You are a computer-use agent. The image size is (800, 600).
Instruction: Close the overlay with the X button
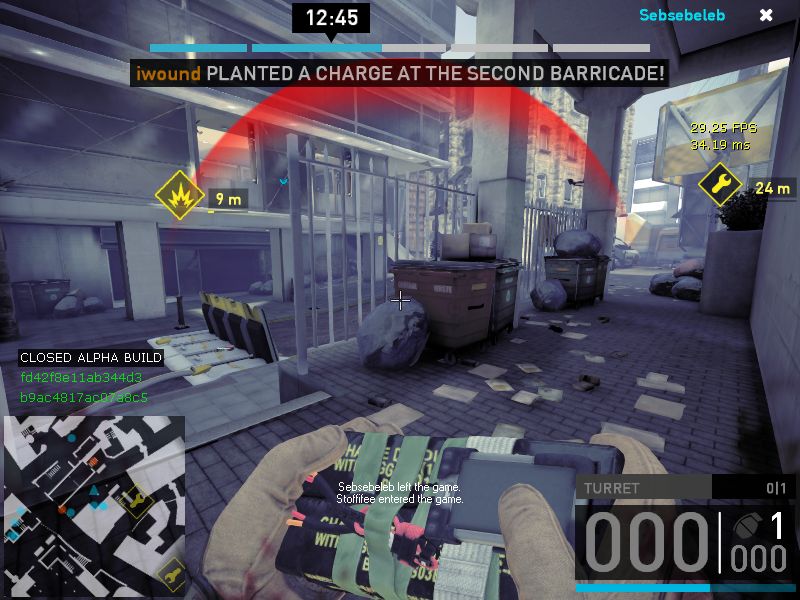coord(766,15)
